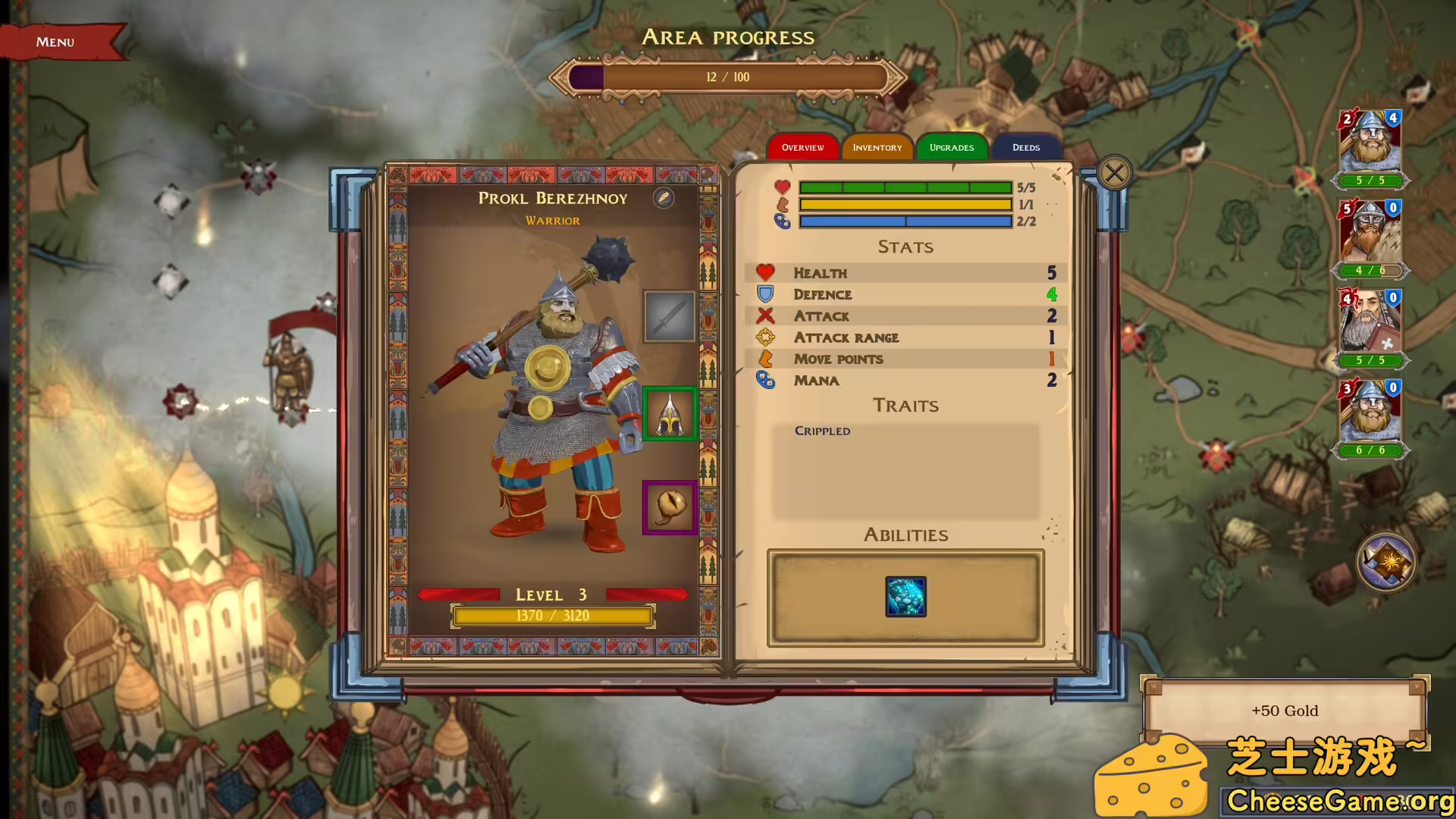The image size is (1456, 819).
Task: Click the purple-highlighted horn equipment slot
Action: [670, 507]
